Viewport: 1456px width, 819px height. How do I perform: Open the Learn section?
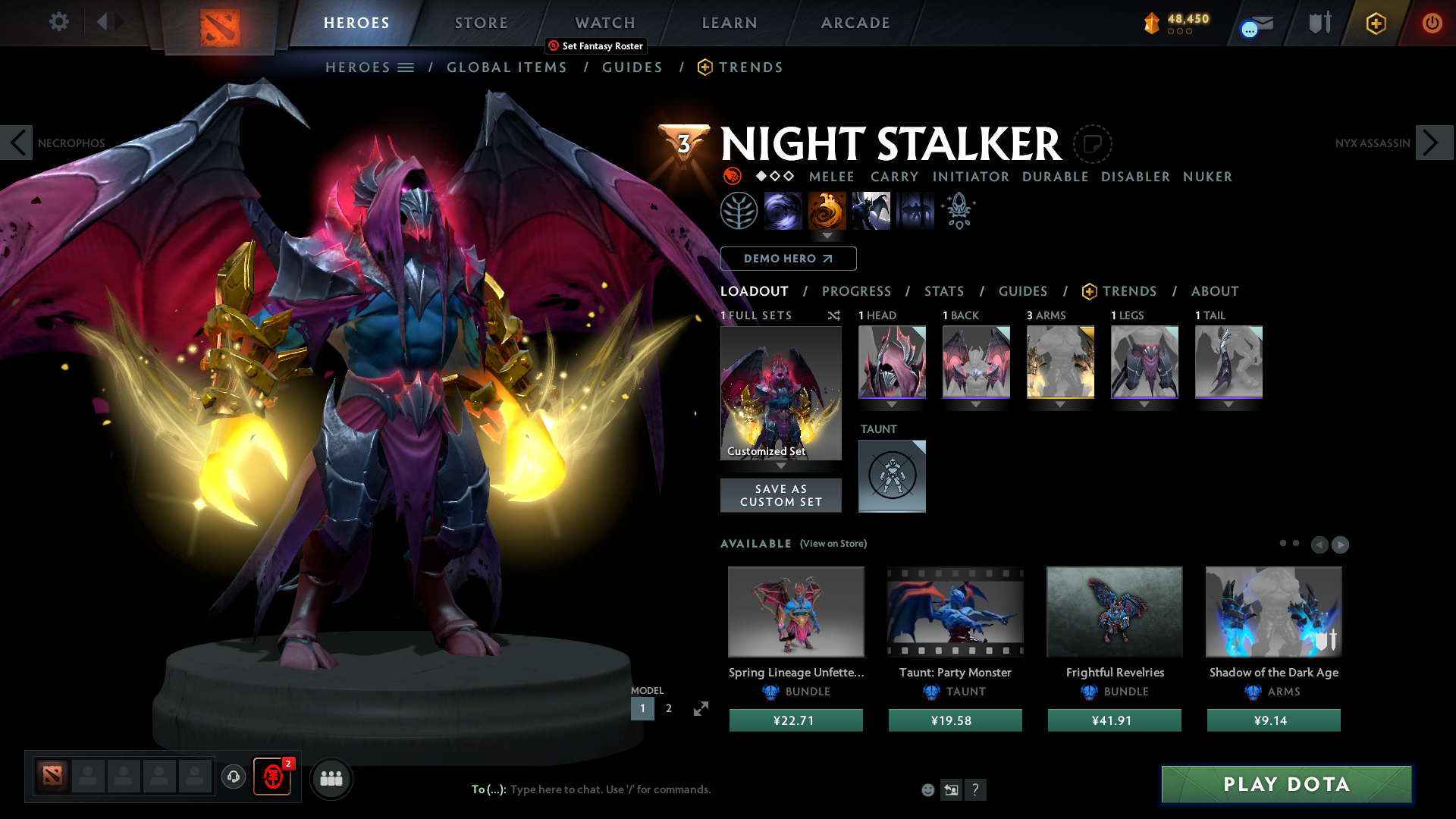(729, 23)
